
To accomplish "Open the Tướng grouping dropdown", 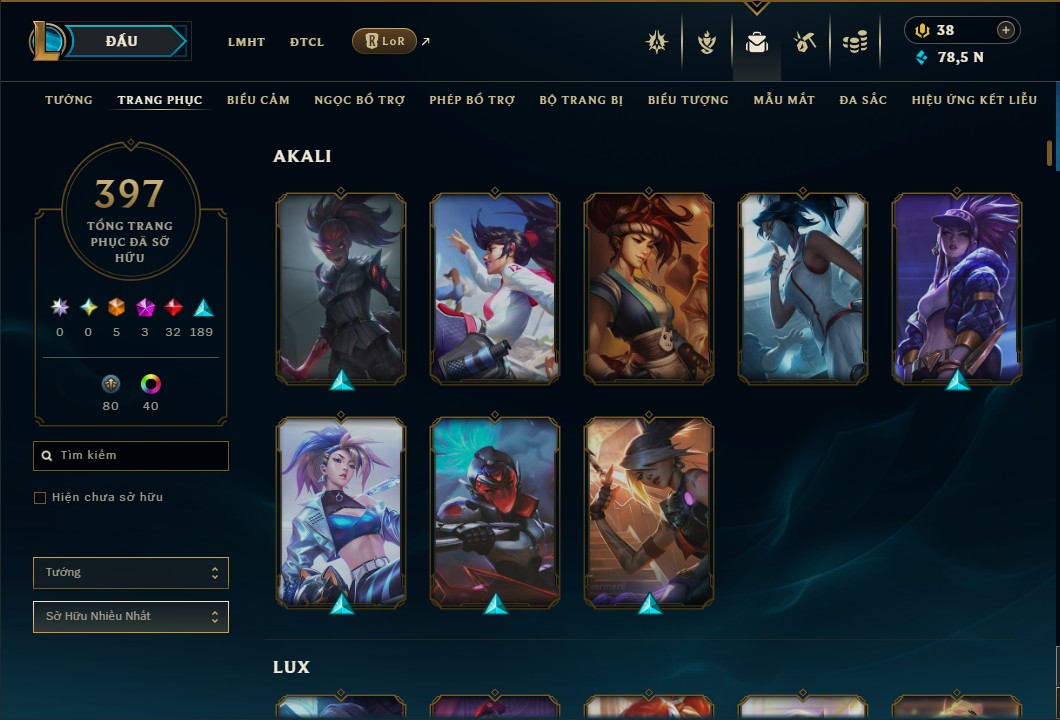I will (131, 573).
